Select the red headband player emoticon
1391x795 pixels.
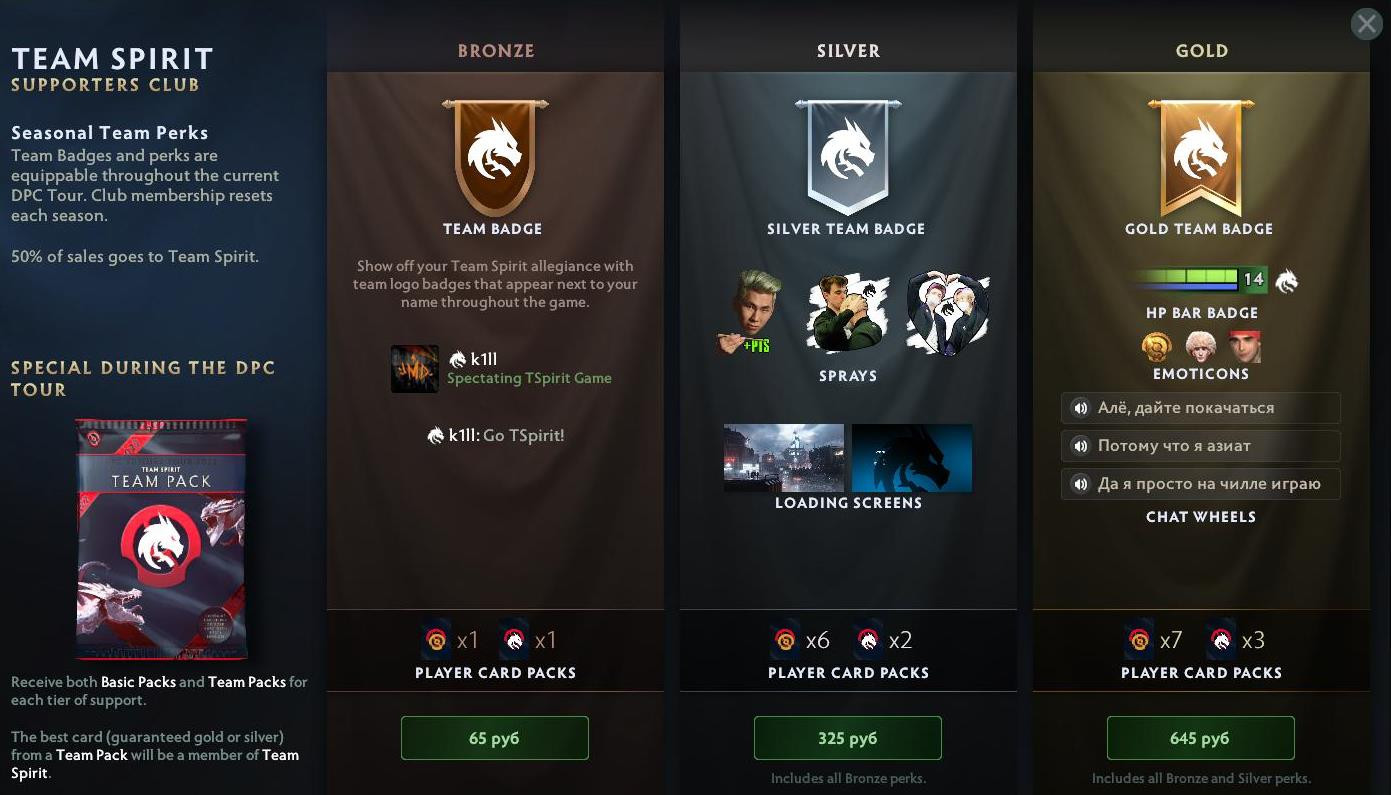pos(1244,347)
